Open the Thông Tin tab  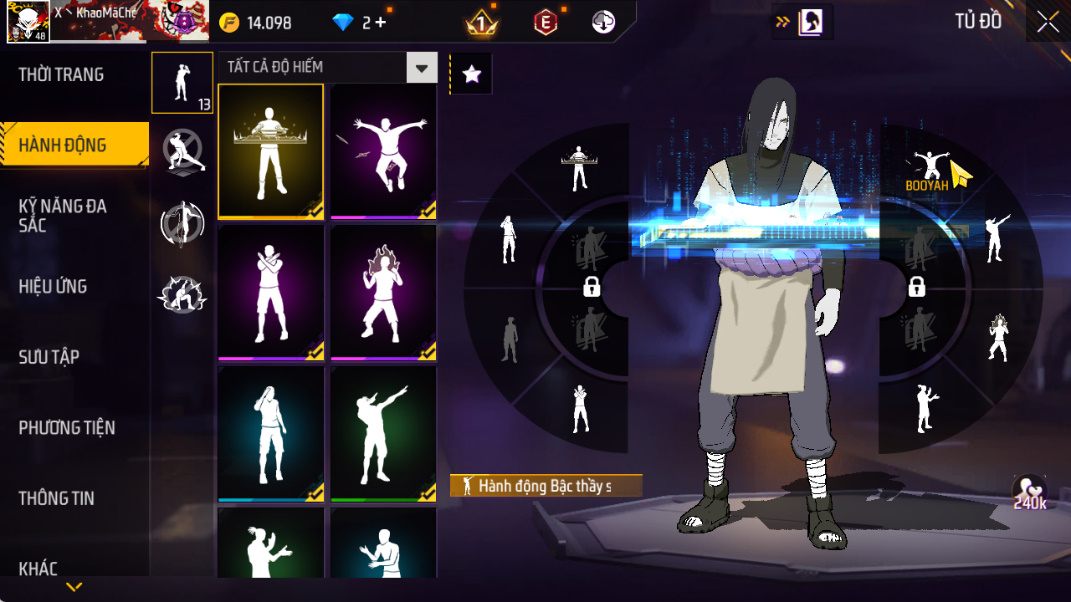[57, 498]
